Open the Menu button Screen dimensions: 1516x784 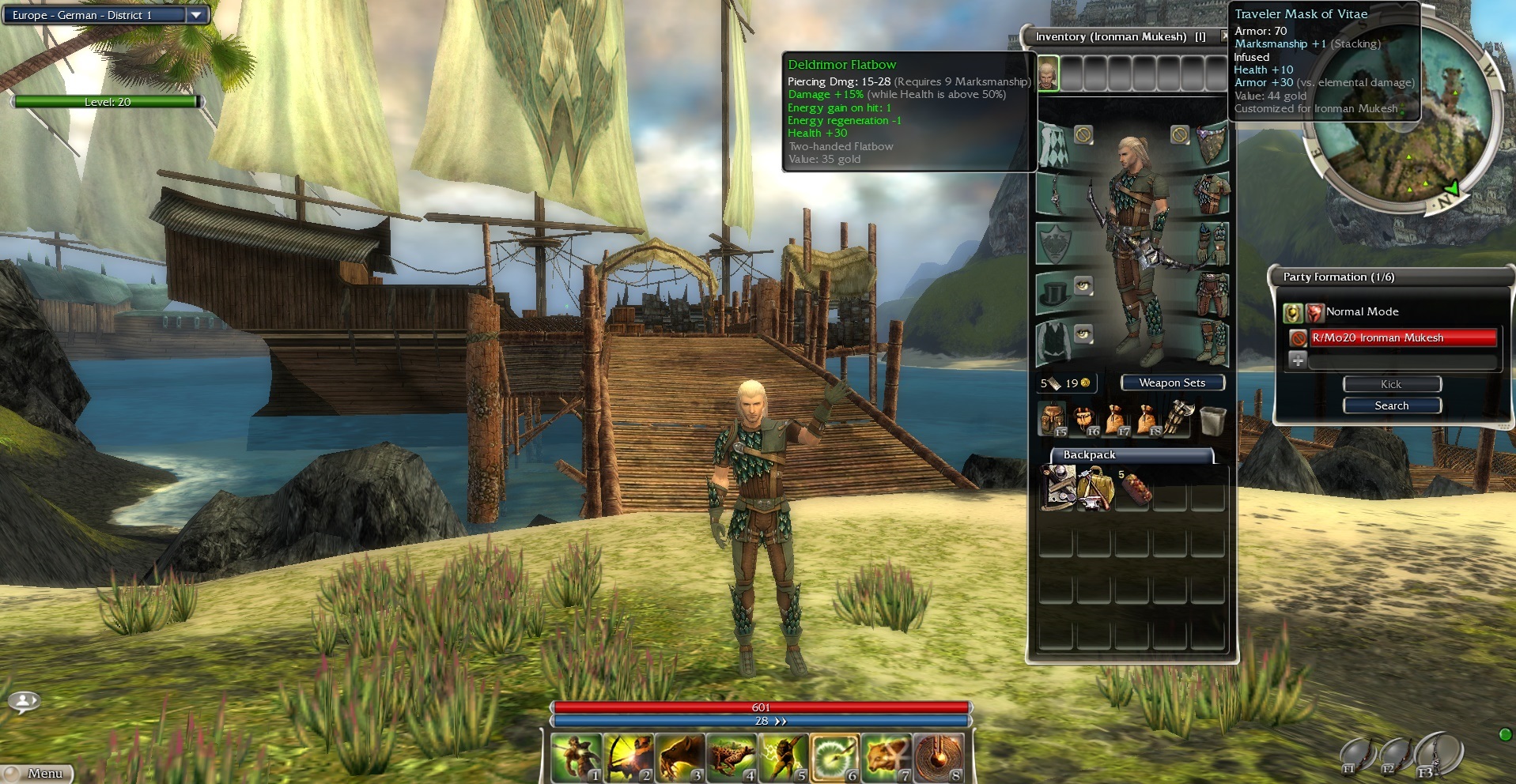[38, 773]
